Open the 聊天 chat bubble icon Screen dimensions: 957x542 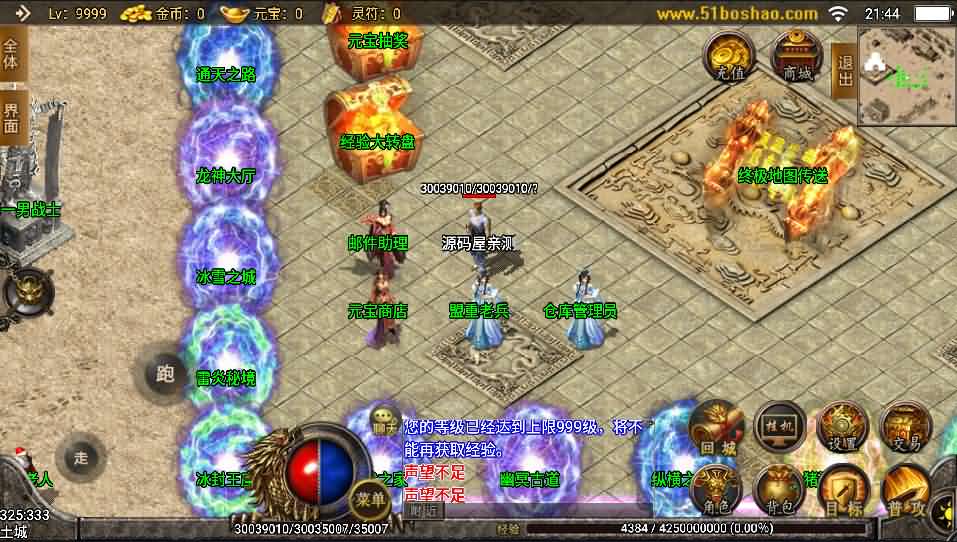(x=386, y=420)
